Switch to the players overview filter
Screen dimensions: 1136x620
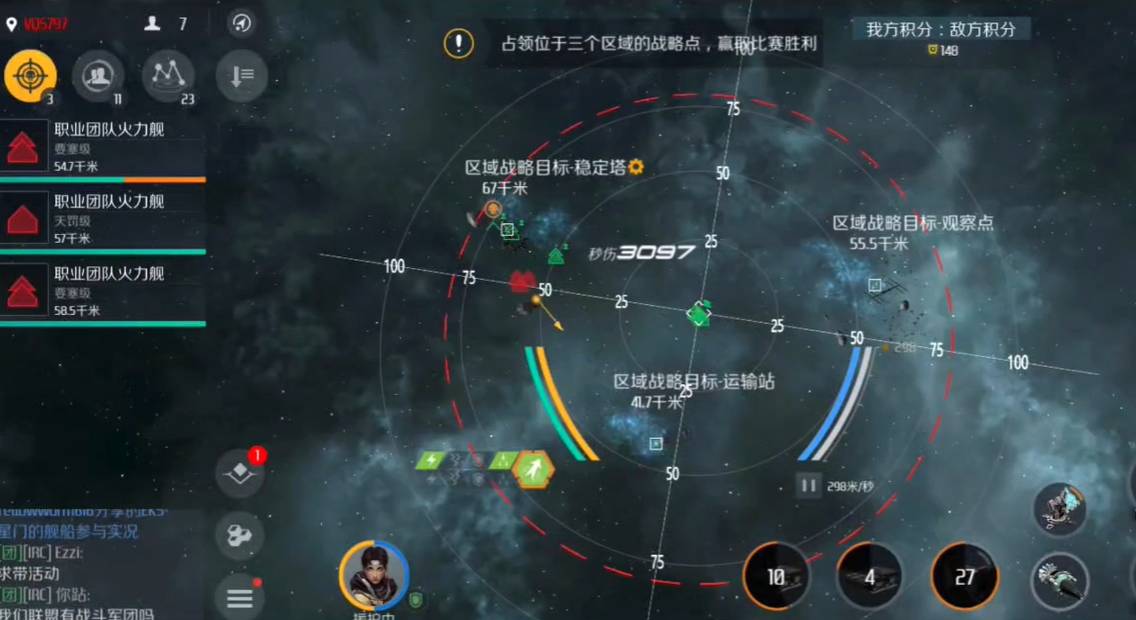coord(98,76)
